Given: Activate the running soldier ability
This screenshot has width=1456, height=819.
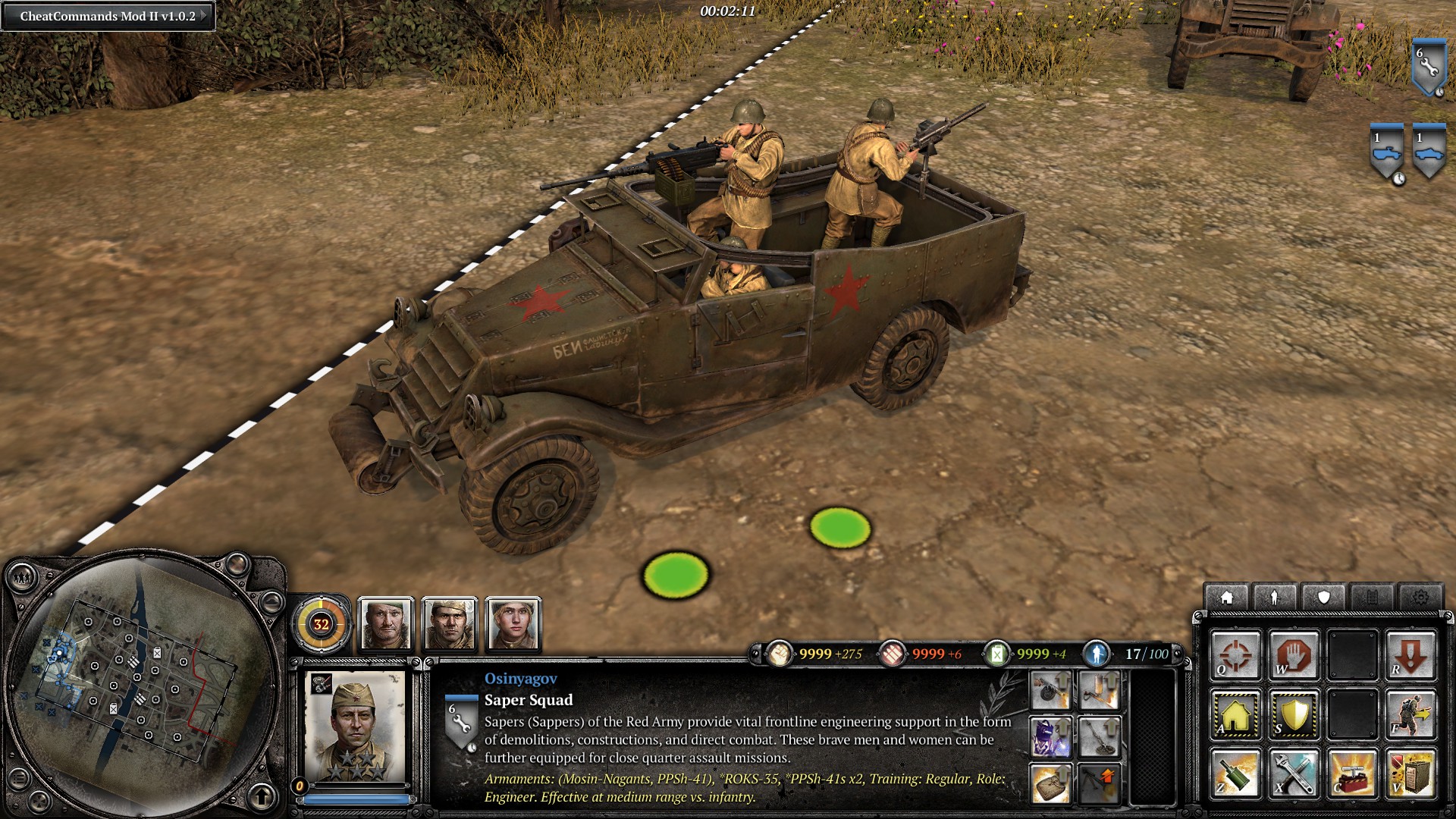Looking at the screenshot, I should tap(1410, 714).
